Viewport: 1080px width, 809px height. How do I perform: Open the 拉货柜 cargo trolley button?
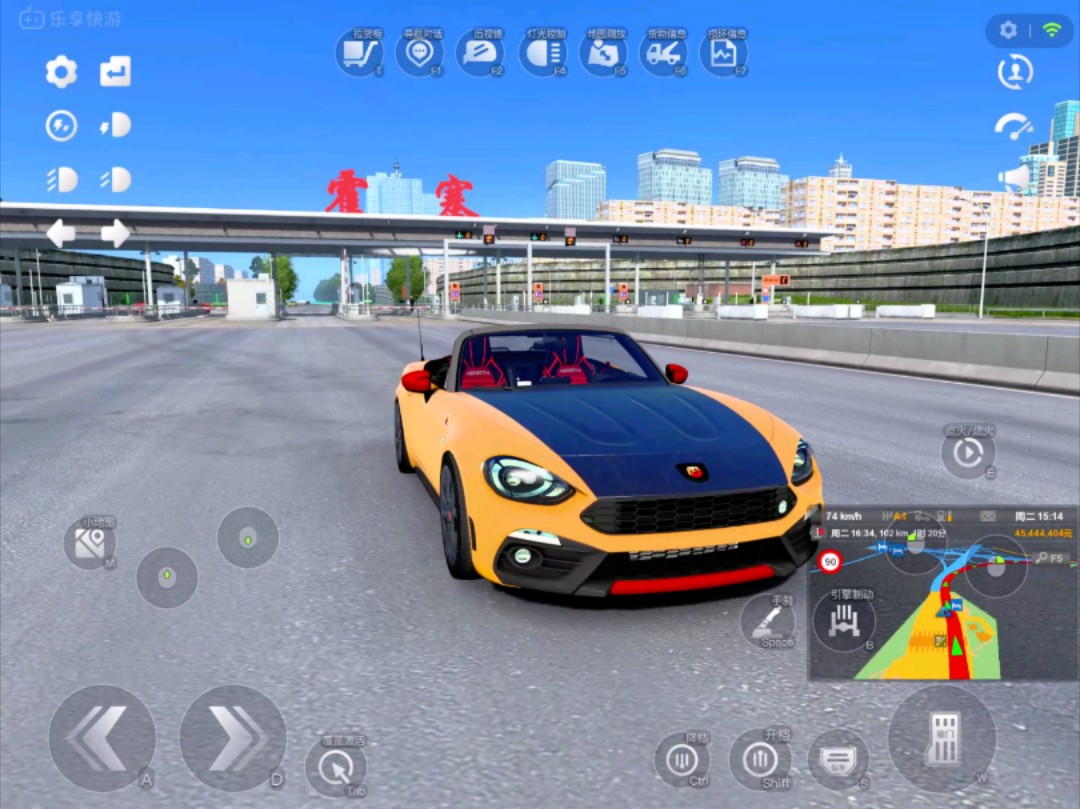coord(358,53)
